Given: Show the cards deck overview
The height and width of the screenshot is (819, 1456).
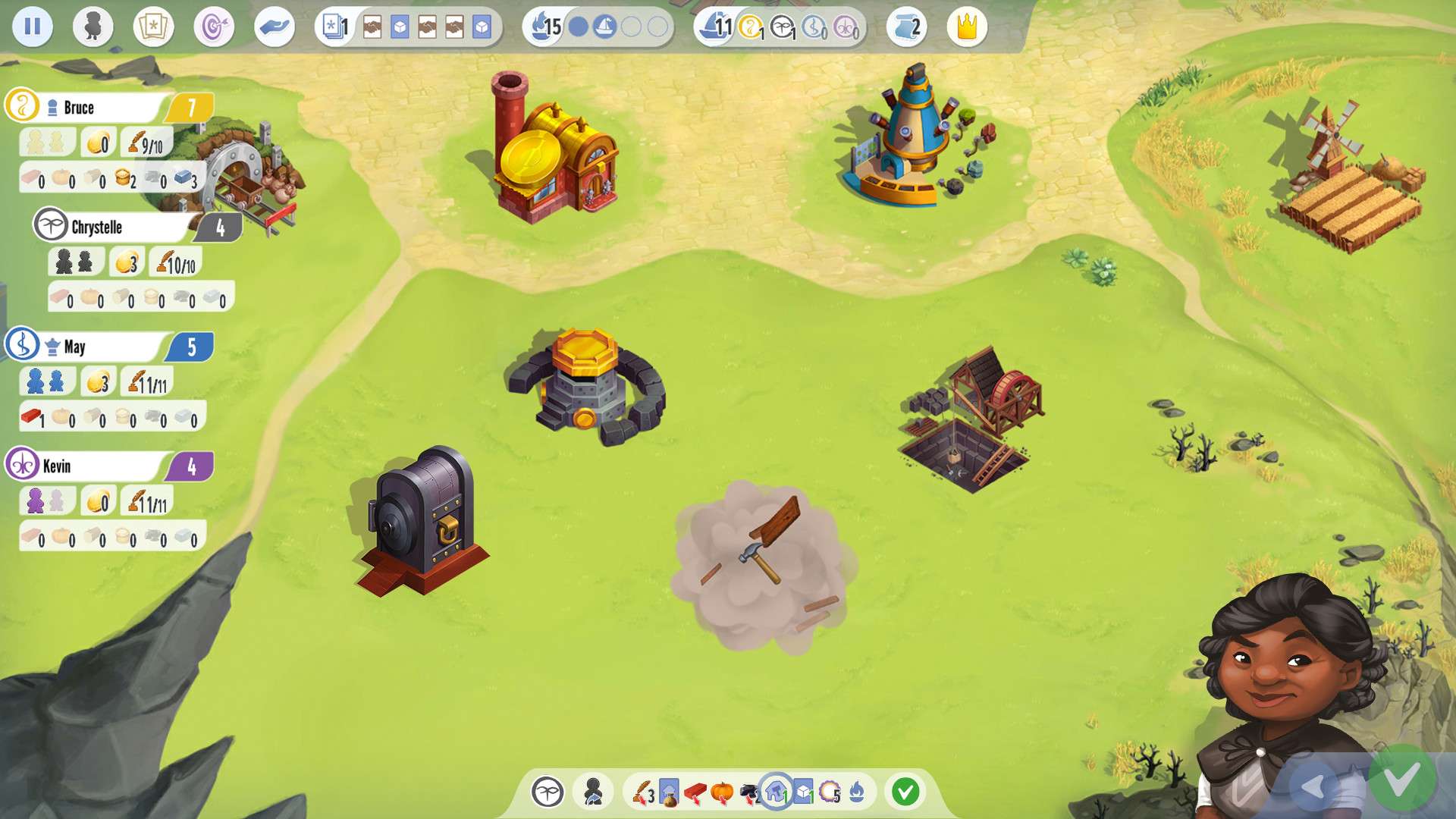Looking at the screenshot, I should (x=153, y=27).
